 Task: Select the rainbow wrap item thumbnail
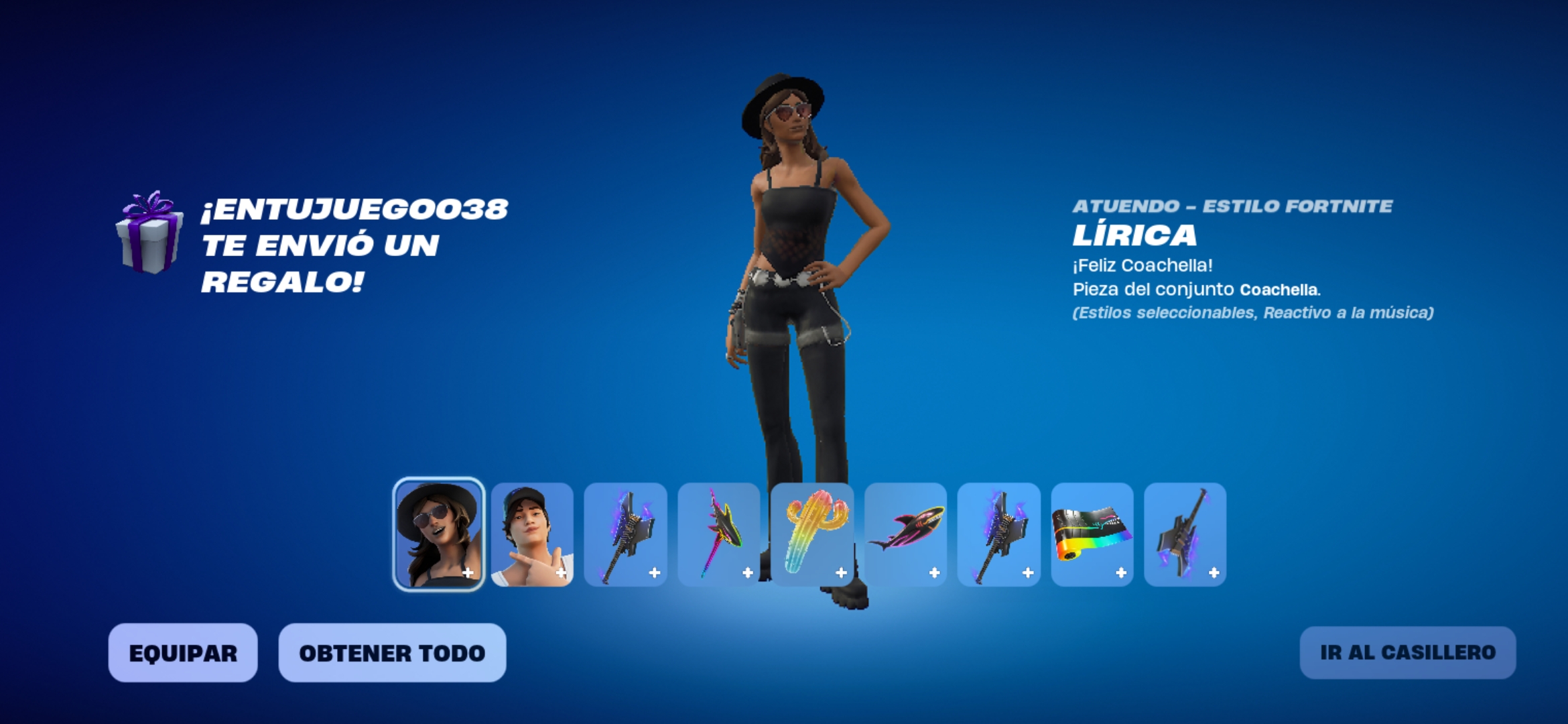(1092, 534)
